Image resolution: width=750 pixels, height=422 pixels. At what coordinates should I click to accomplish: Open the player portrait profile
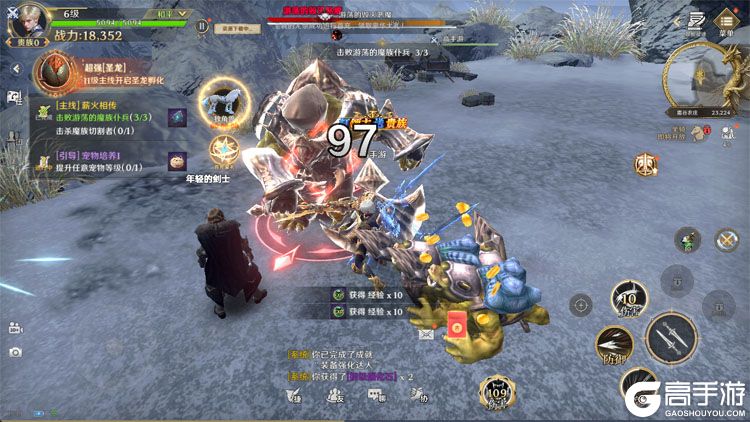pos(28,20)
